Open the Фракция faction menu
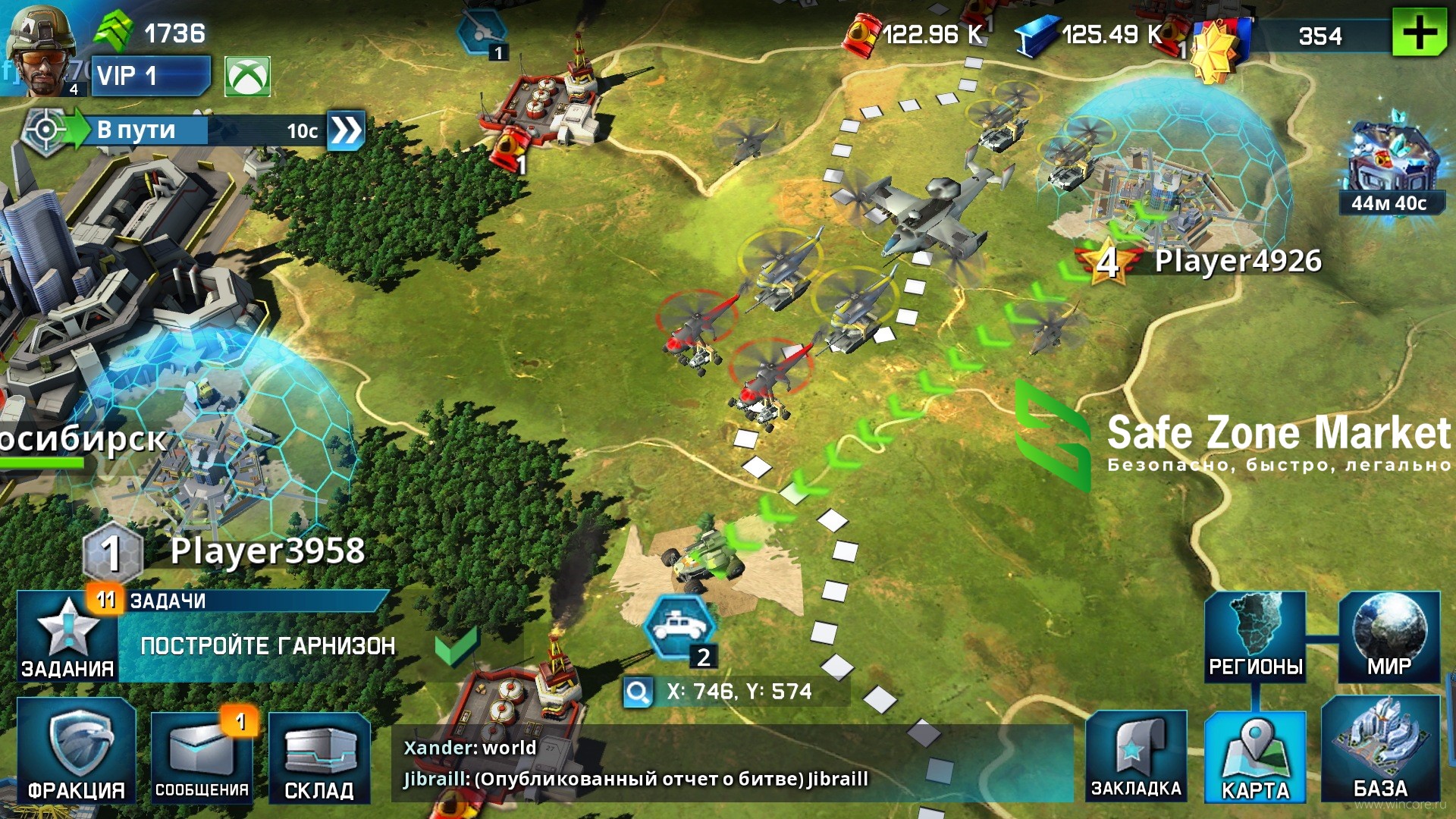 pyautogui.click(x=77, y=752)
